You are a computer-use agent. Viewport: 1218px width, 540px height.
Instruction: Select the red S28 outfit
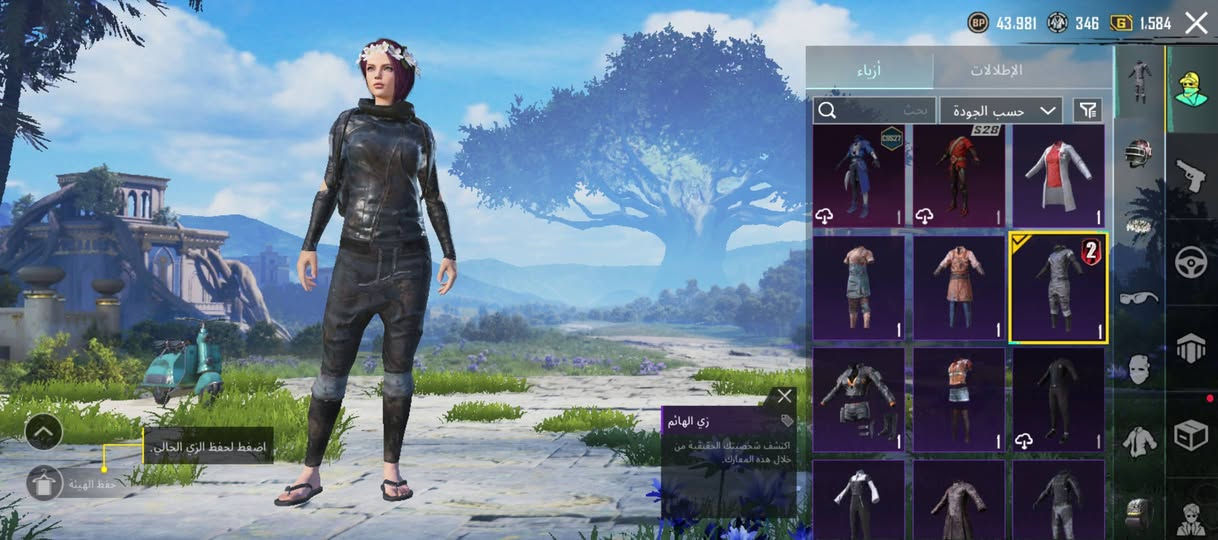[959, 176]
